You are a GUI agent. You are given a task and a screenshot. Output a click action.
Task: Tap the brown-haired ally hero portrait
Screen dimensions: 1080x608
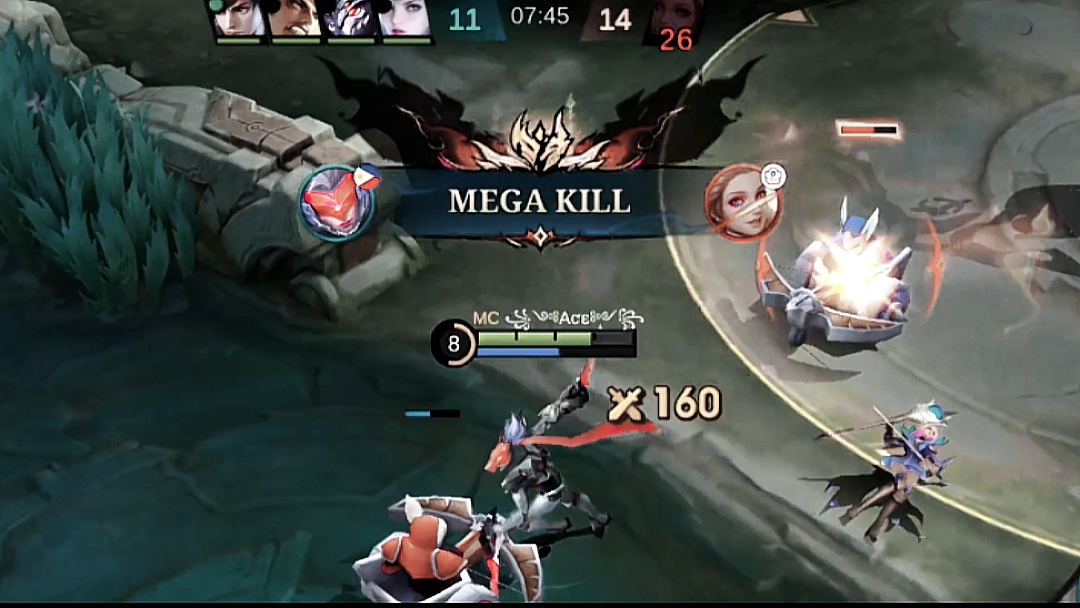[296, 18]
